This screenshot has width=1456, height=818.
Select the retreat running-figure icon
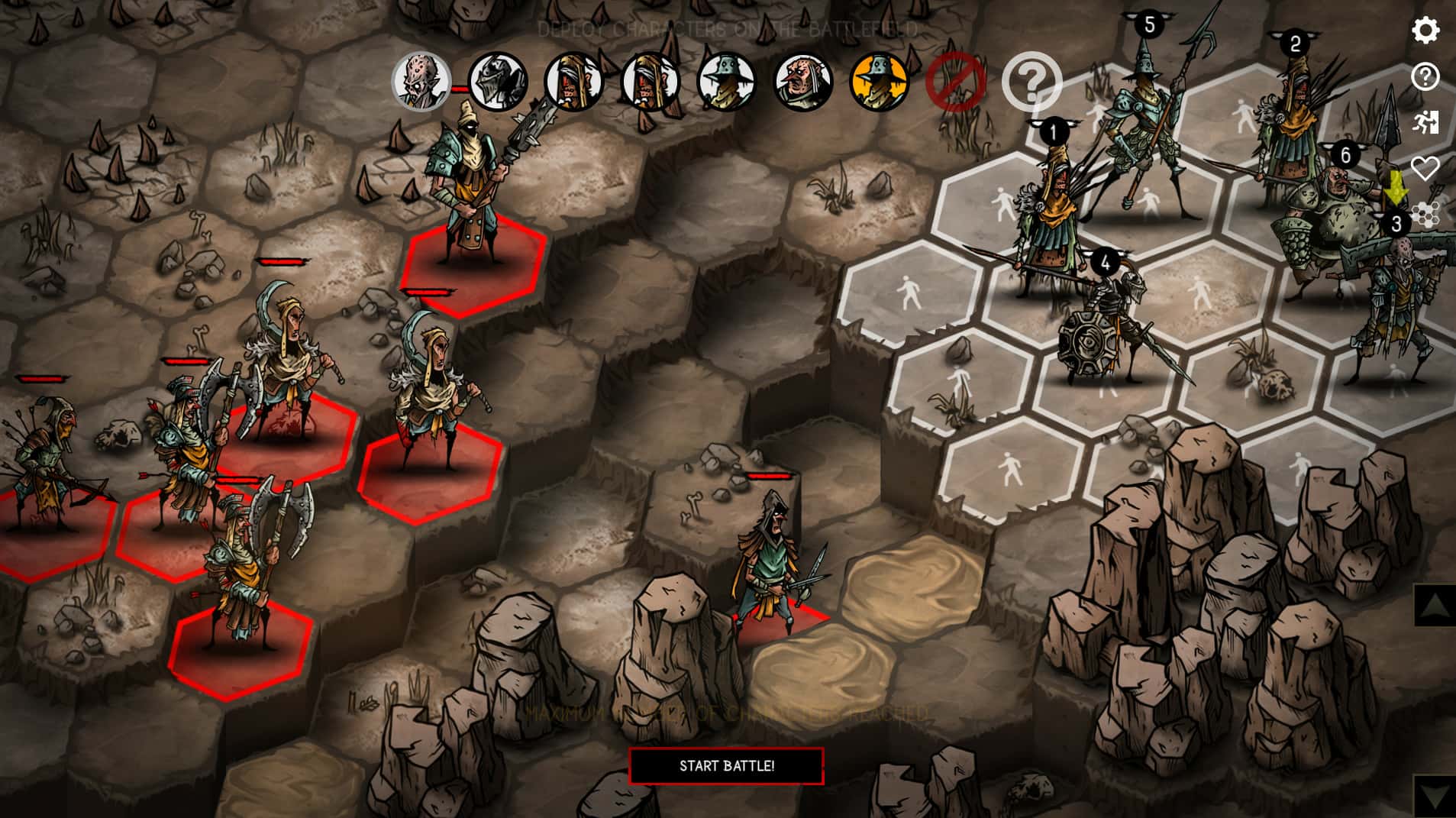click(1425, 122)
